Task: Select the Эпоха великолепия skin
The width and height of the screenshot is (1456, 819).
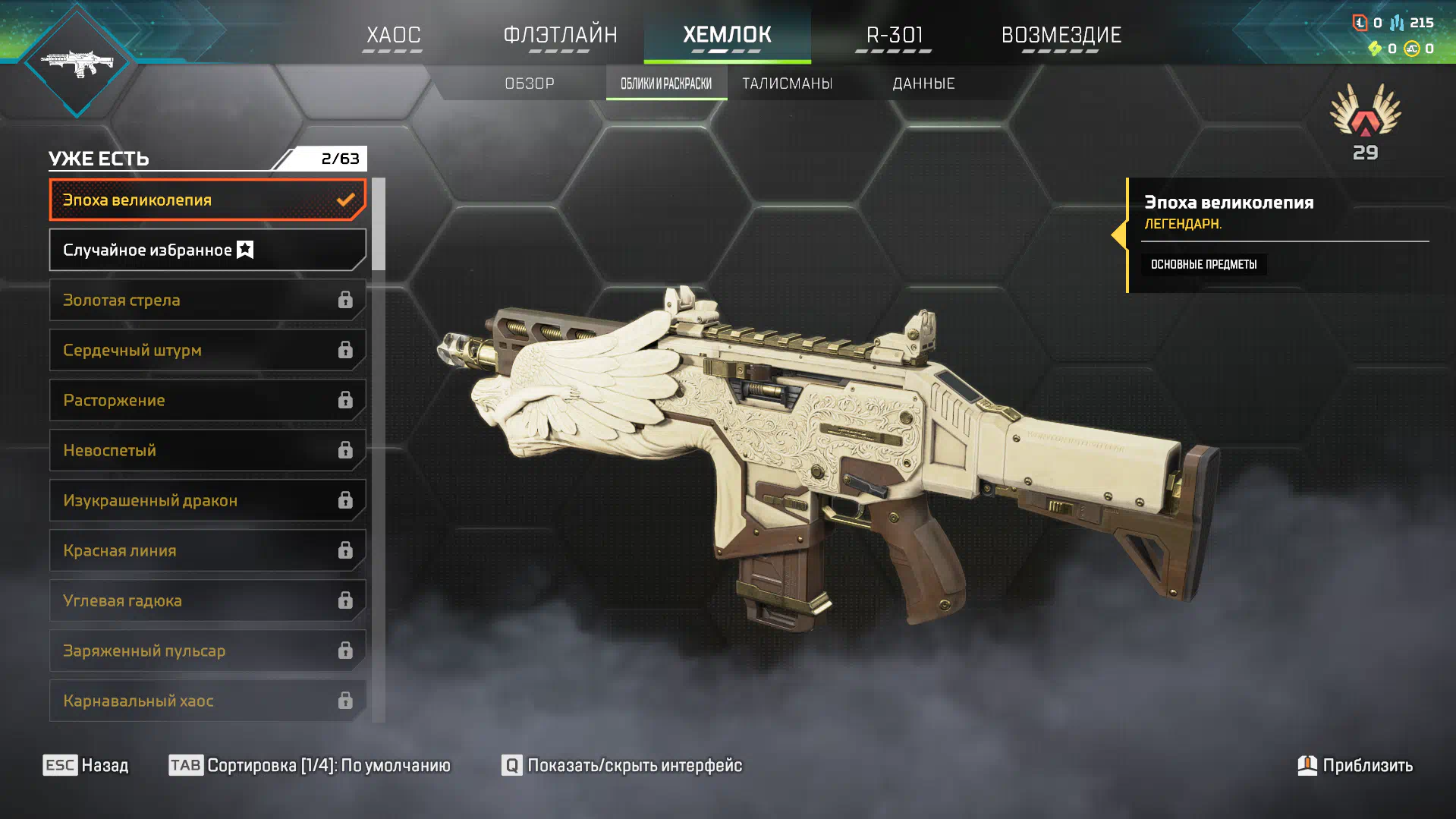Action: pyautogui.click(x=207, y=200)
